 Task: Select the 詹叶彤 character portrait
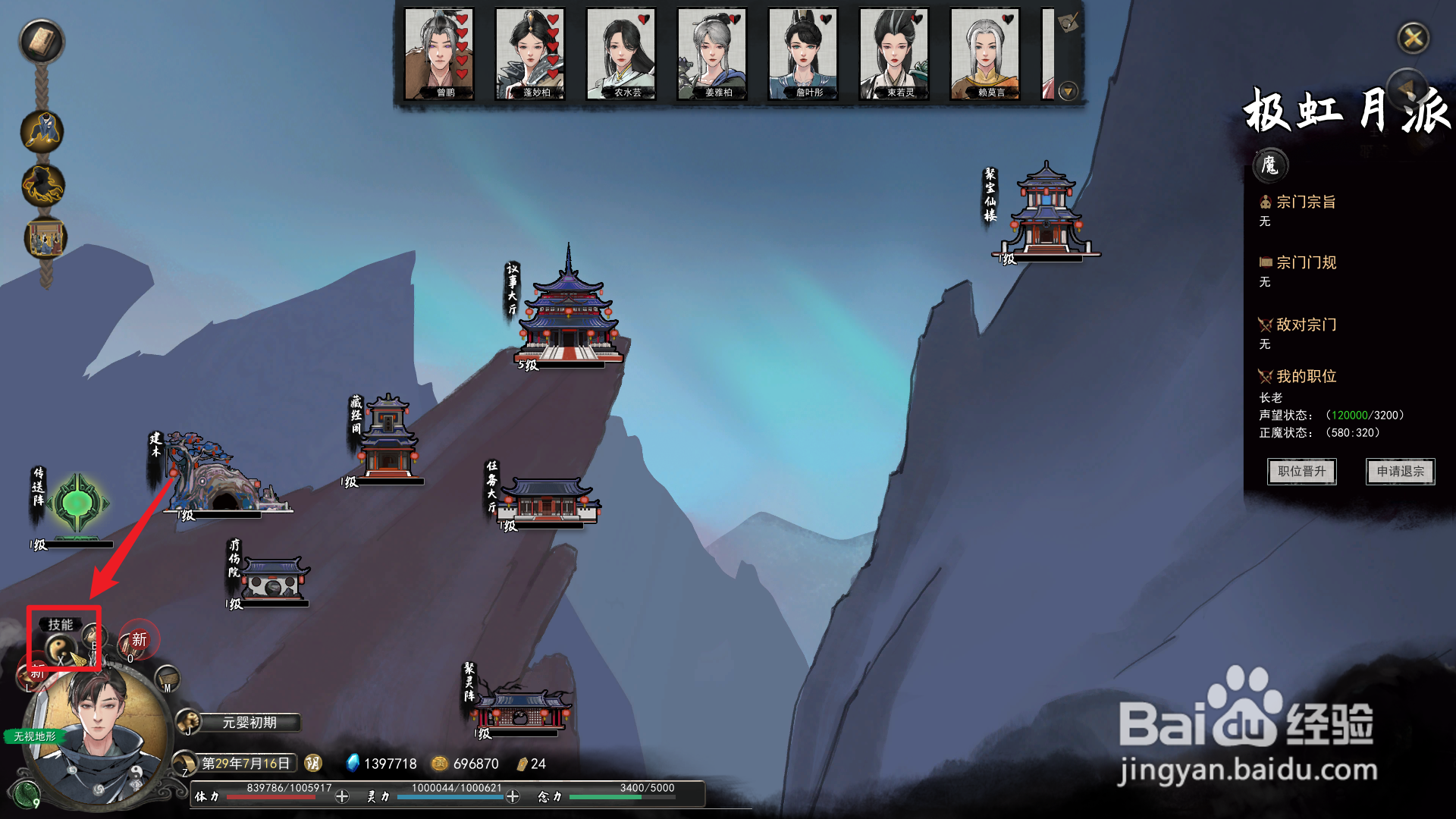tap(803, 54)
